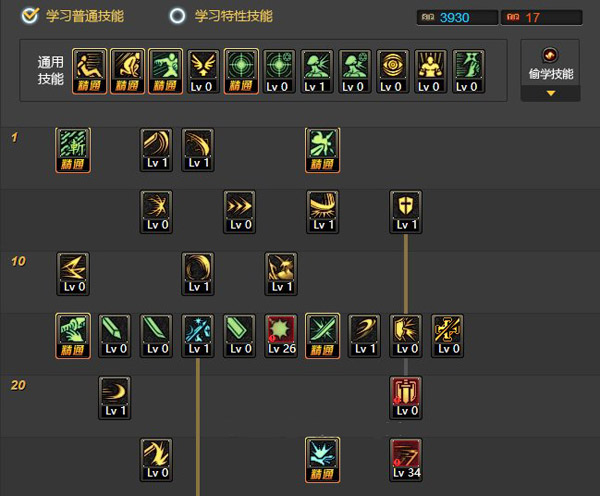Screen dimensions: 600x496
Task: Choose the red Lv 34 slash skill
Action: 406,459
